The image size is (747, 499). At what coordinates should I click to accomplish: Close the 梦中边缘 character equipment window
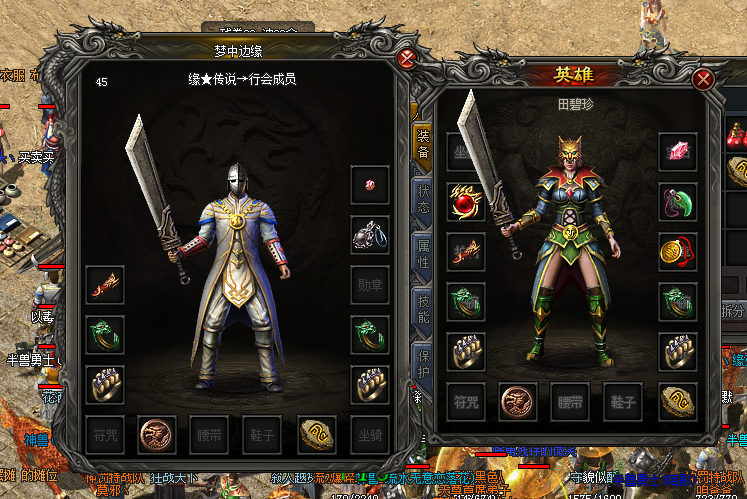coord(406,58)
